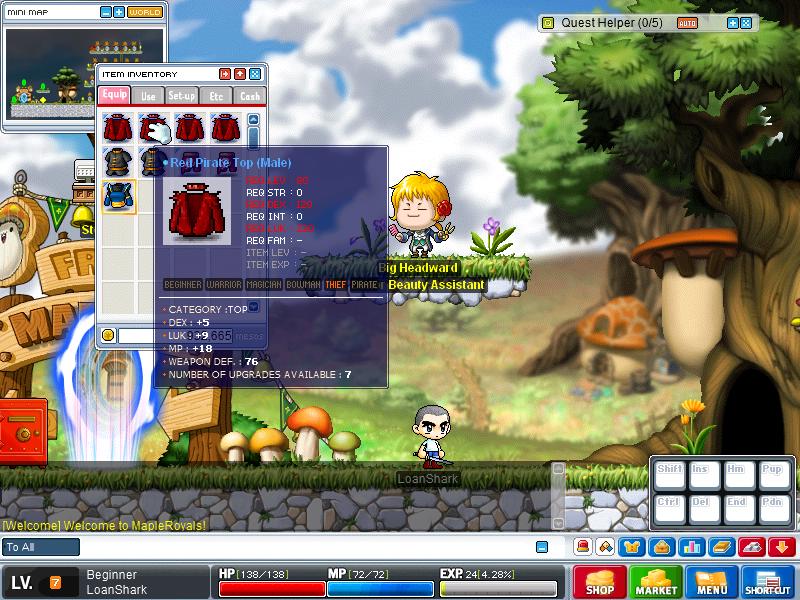Select the blue armor inventory item
This screenshot has width=800, height=600.
pyautogui.click(x=119, y=194)
